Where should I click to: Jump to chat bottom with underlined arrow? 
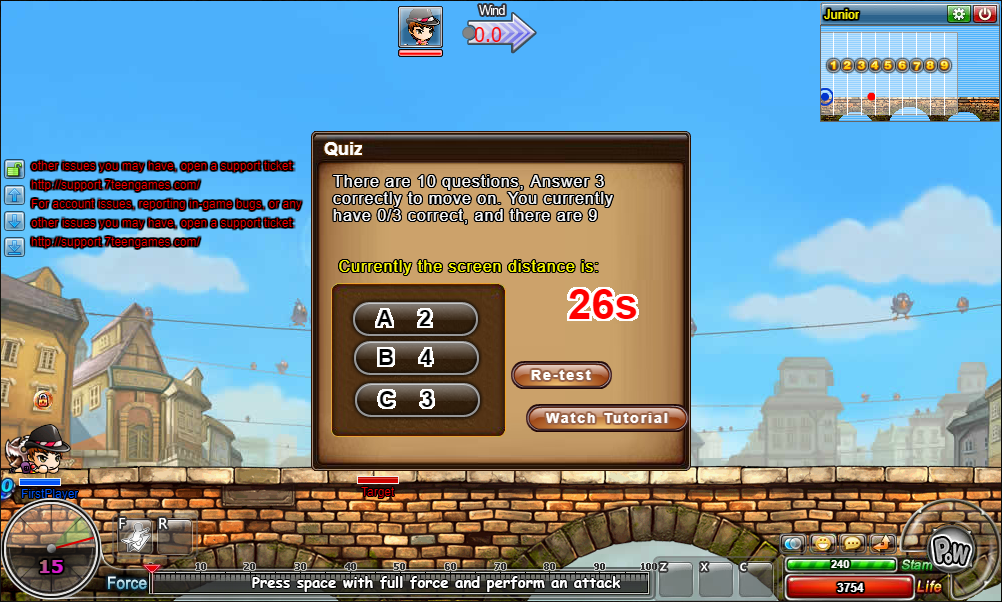point(15,247)
